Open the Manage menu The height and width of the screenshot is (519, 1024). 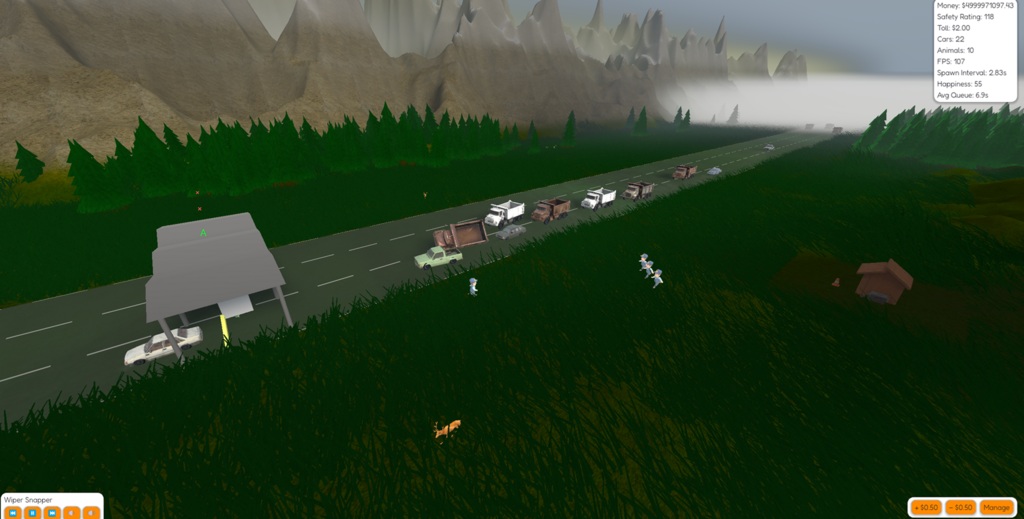(x=995, y=507)
